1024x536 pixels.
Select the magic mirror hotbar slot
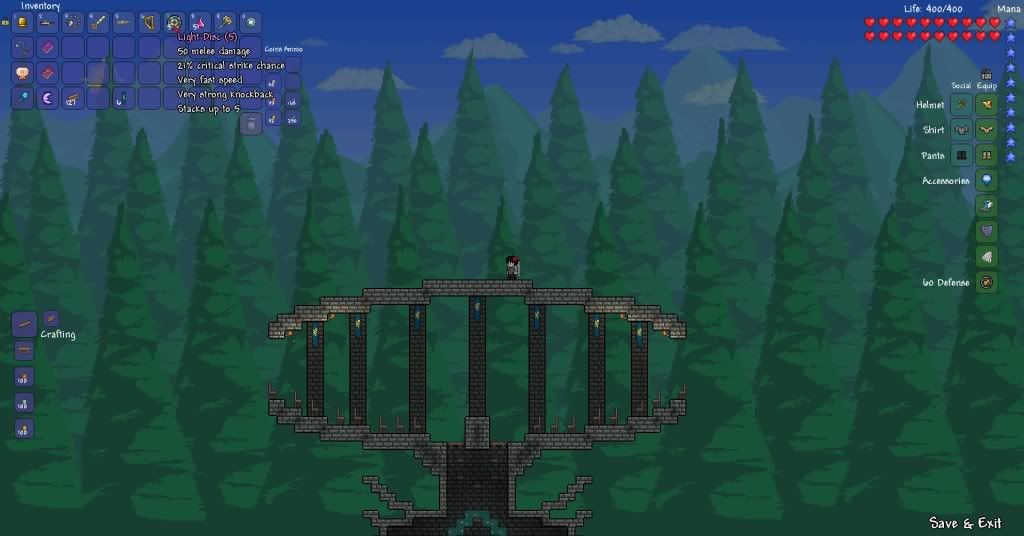(x=250, y=22)
